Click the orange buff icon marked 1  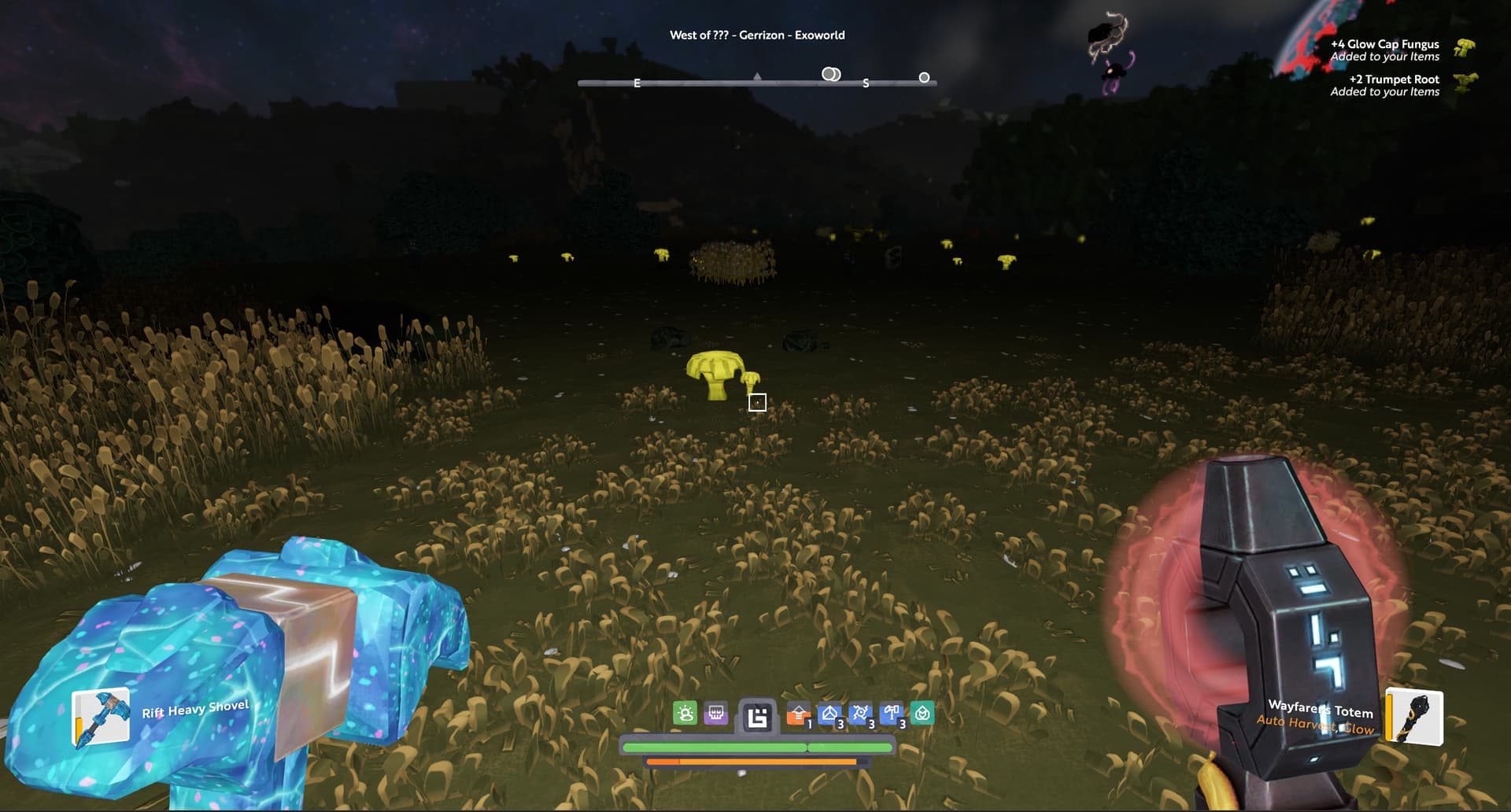(799, 714)
